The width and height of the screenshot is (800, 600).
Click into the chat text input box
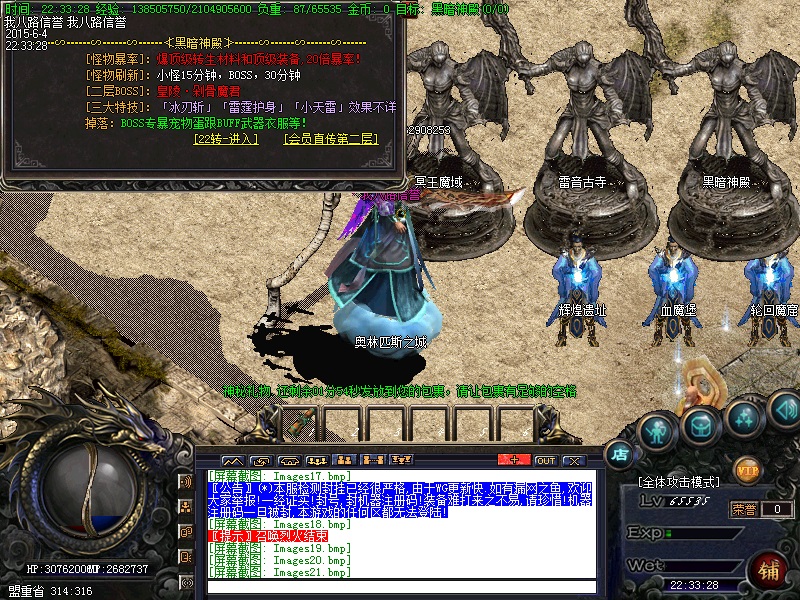pyautogui.click(x=400, y=587)
